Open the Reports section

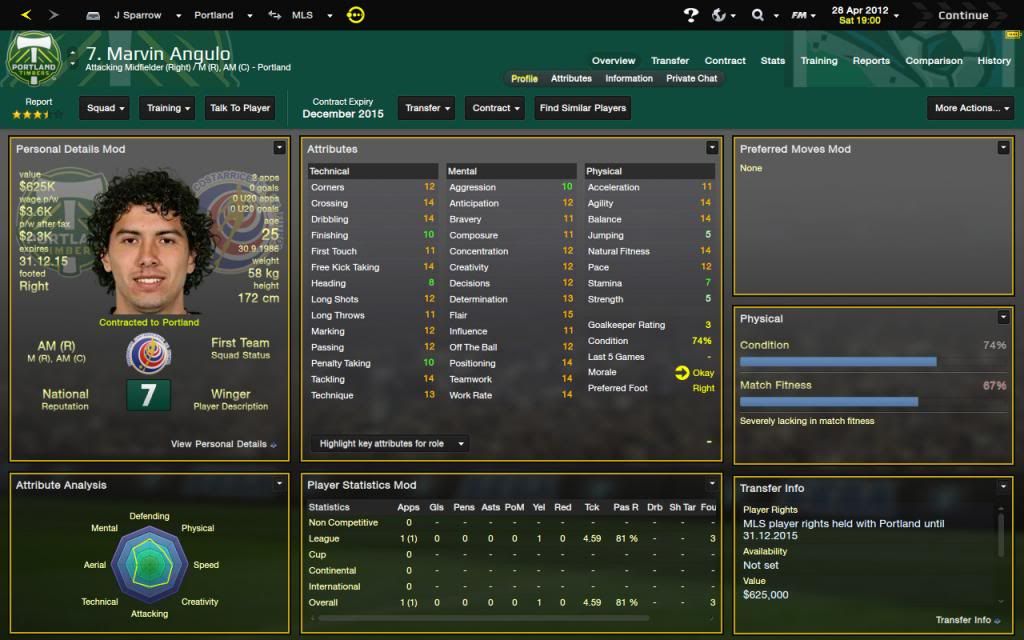click(x=871, y=60)
